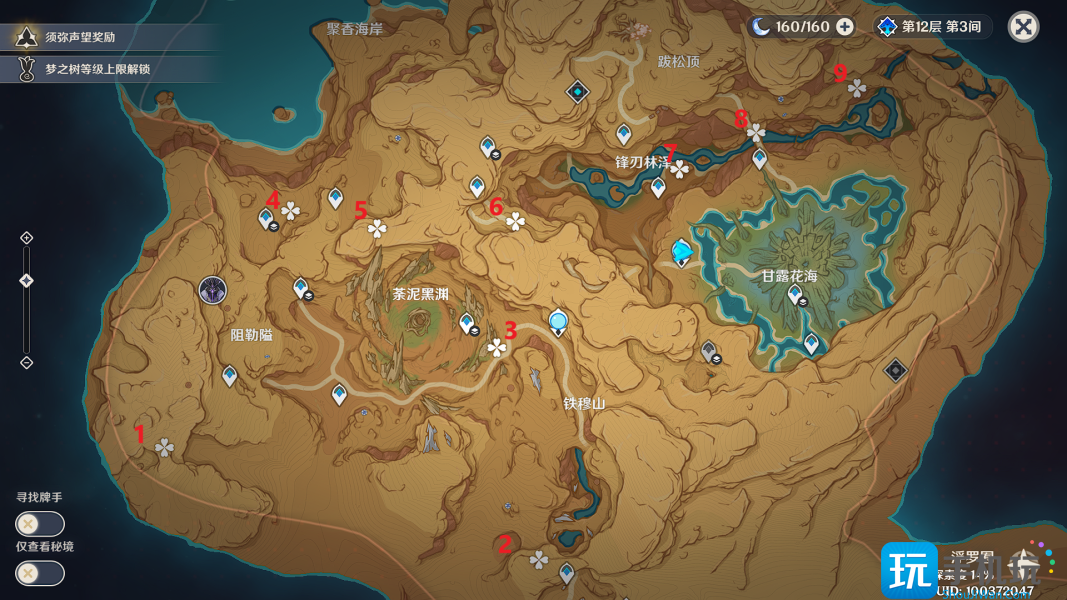Viewport: 1067px width, 600px height.
Task: Zoom in with the slider's plus button
Action: [x=27, y=238]
